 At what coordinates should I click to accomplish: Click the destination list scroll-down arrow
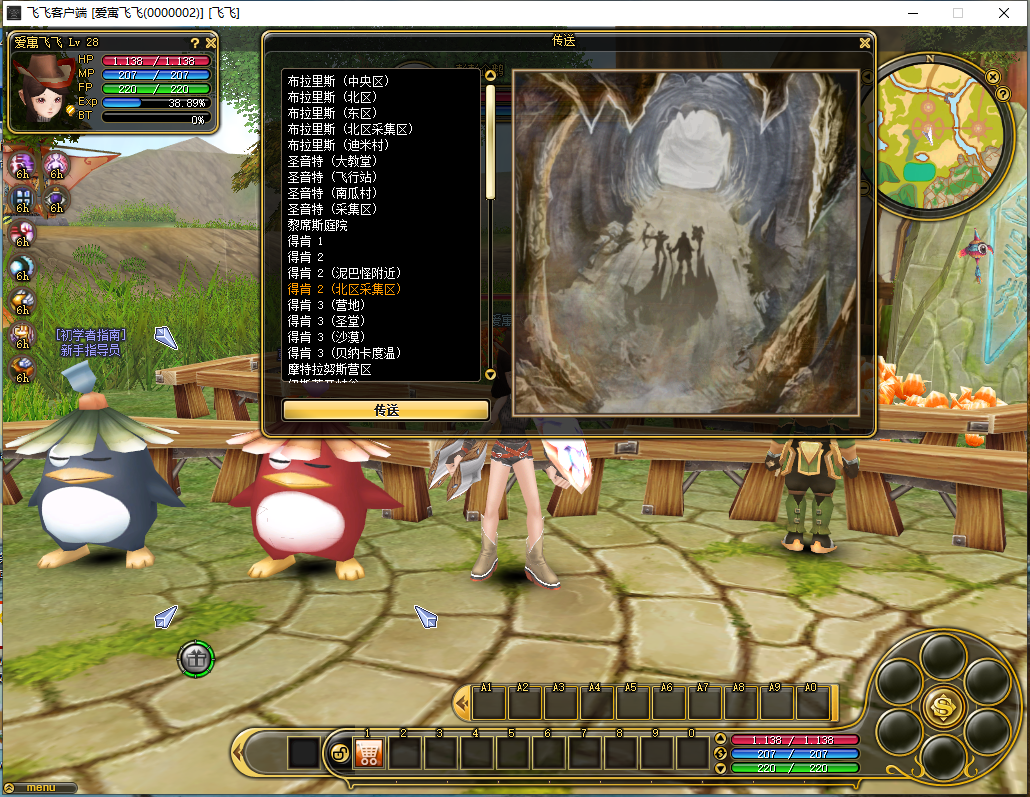point(490,374)
